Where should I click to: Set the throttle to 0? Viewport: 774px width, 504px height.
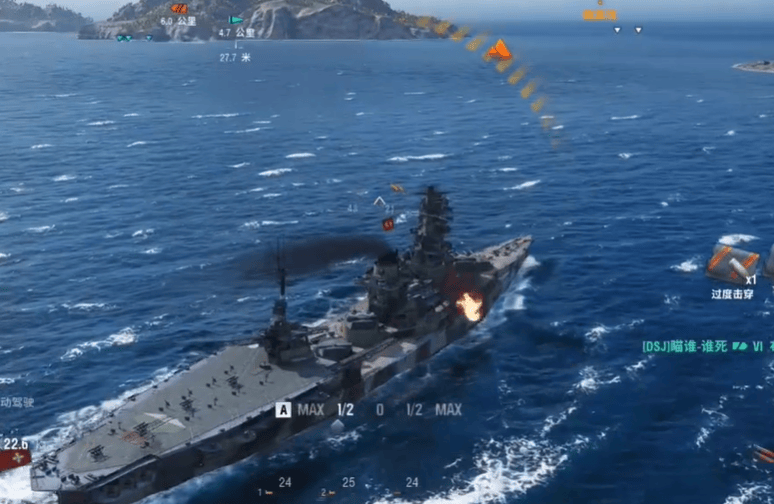click(379, 409)
